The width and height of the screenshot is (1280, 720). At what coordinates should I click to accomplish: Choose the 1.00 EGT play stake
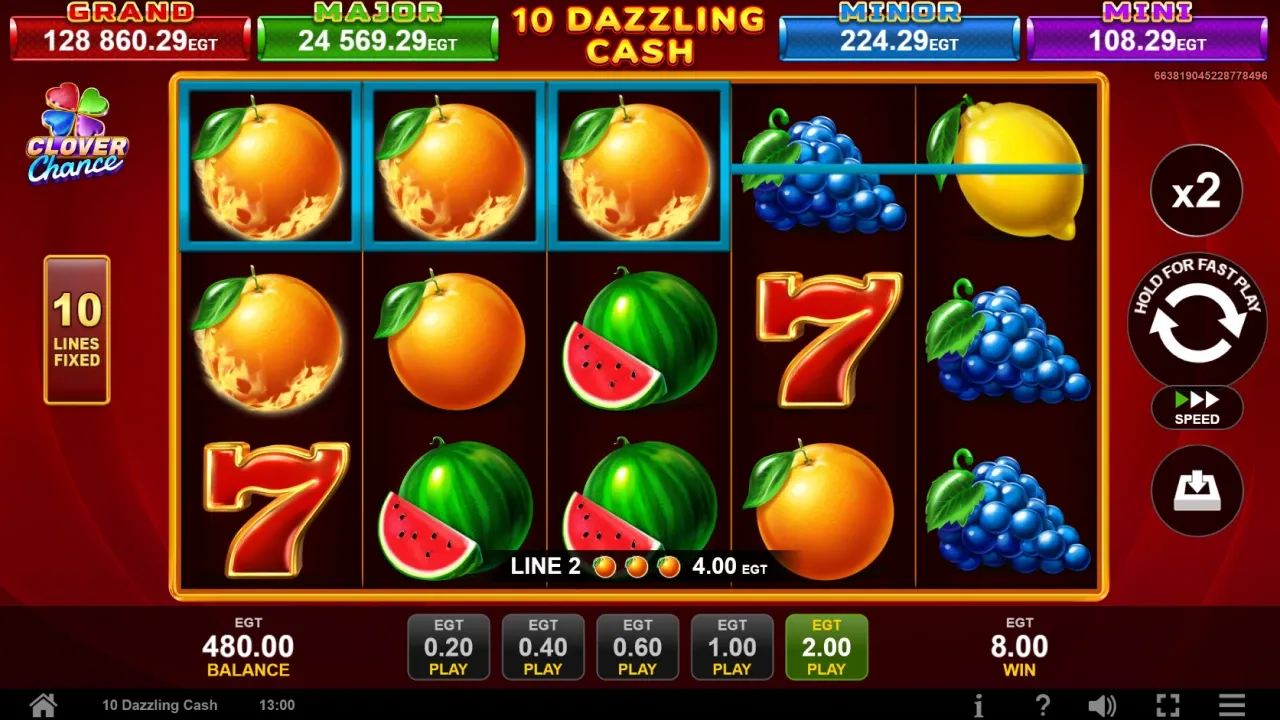[732, 647]
